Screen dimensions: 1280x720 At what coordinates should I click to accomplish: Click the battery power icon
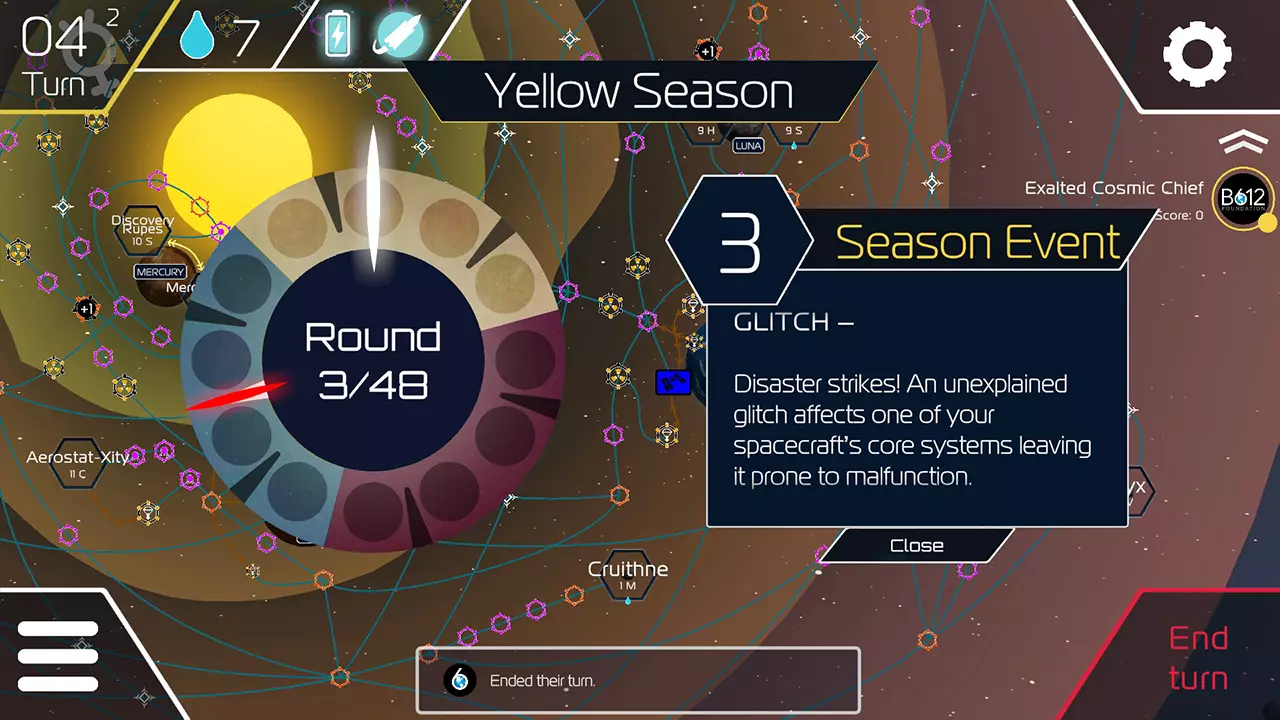tap(338, 36)
